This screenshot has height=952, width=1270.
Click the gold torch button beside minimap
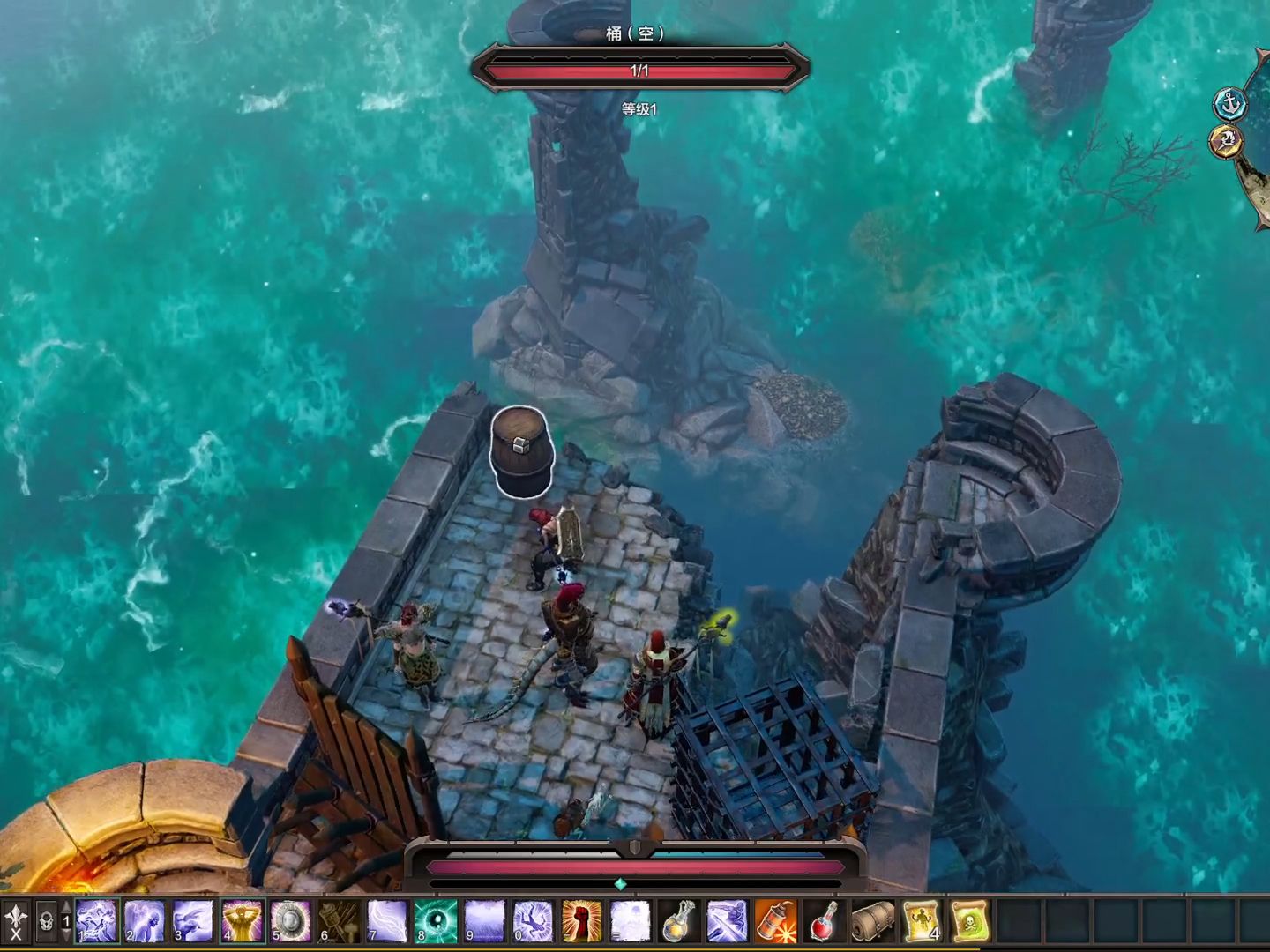pos(1225,141)
